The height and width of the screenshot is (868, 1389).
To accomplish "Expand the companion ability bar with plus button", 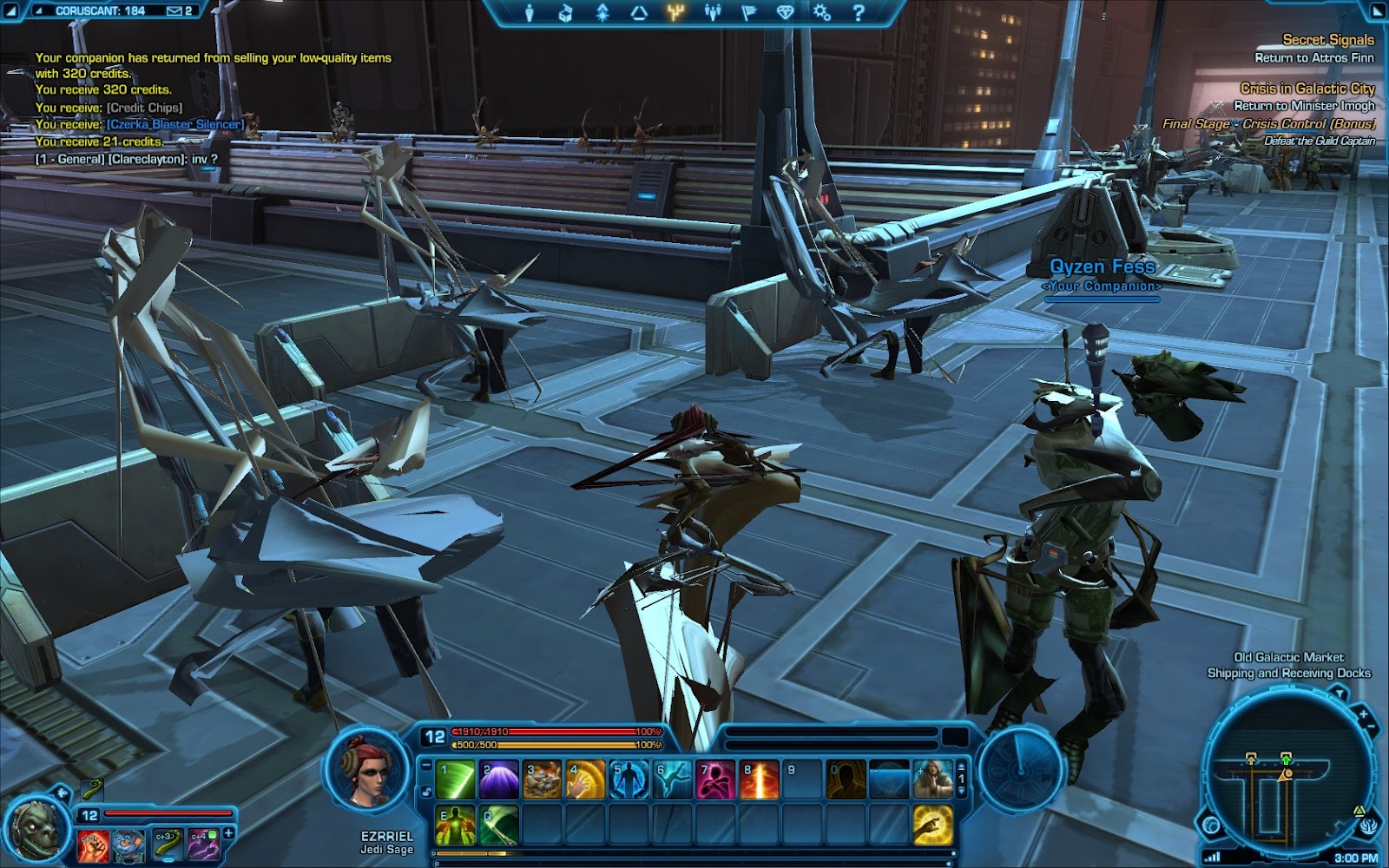I will (229, 833).
